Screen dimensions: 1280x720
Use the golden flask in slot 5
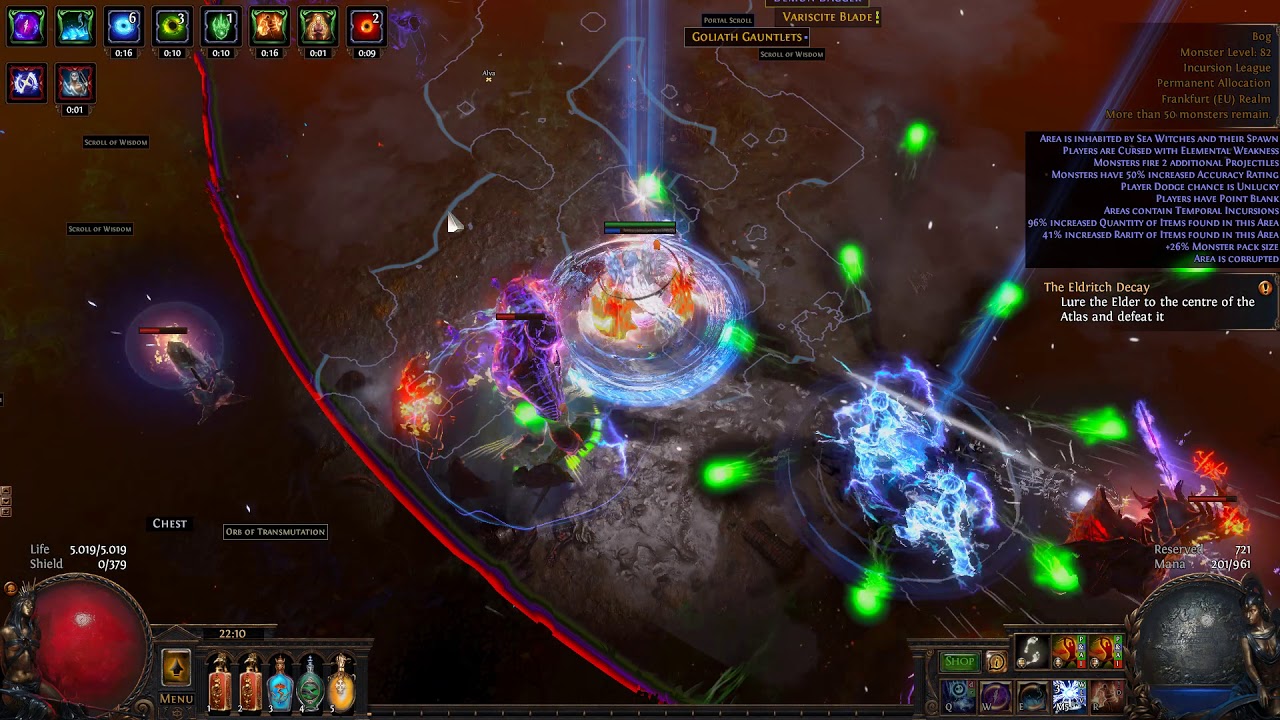point(341,682)
